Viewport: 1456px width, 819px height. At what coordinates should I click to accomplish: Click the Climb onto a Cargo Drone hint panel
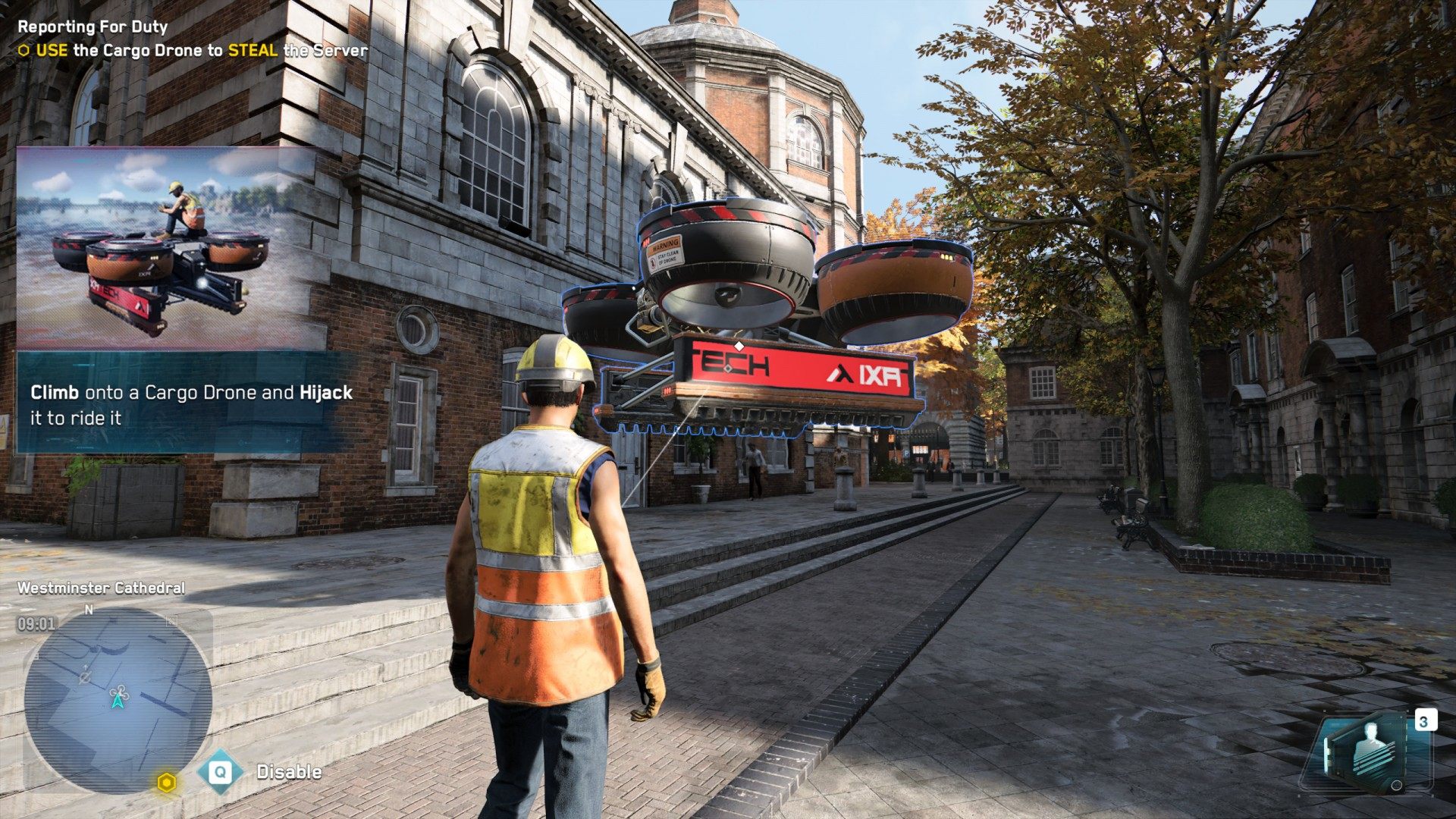pyautogui.click(x=186, y=404)
